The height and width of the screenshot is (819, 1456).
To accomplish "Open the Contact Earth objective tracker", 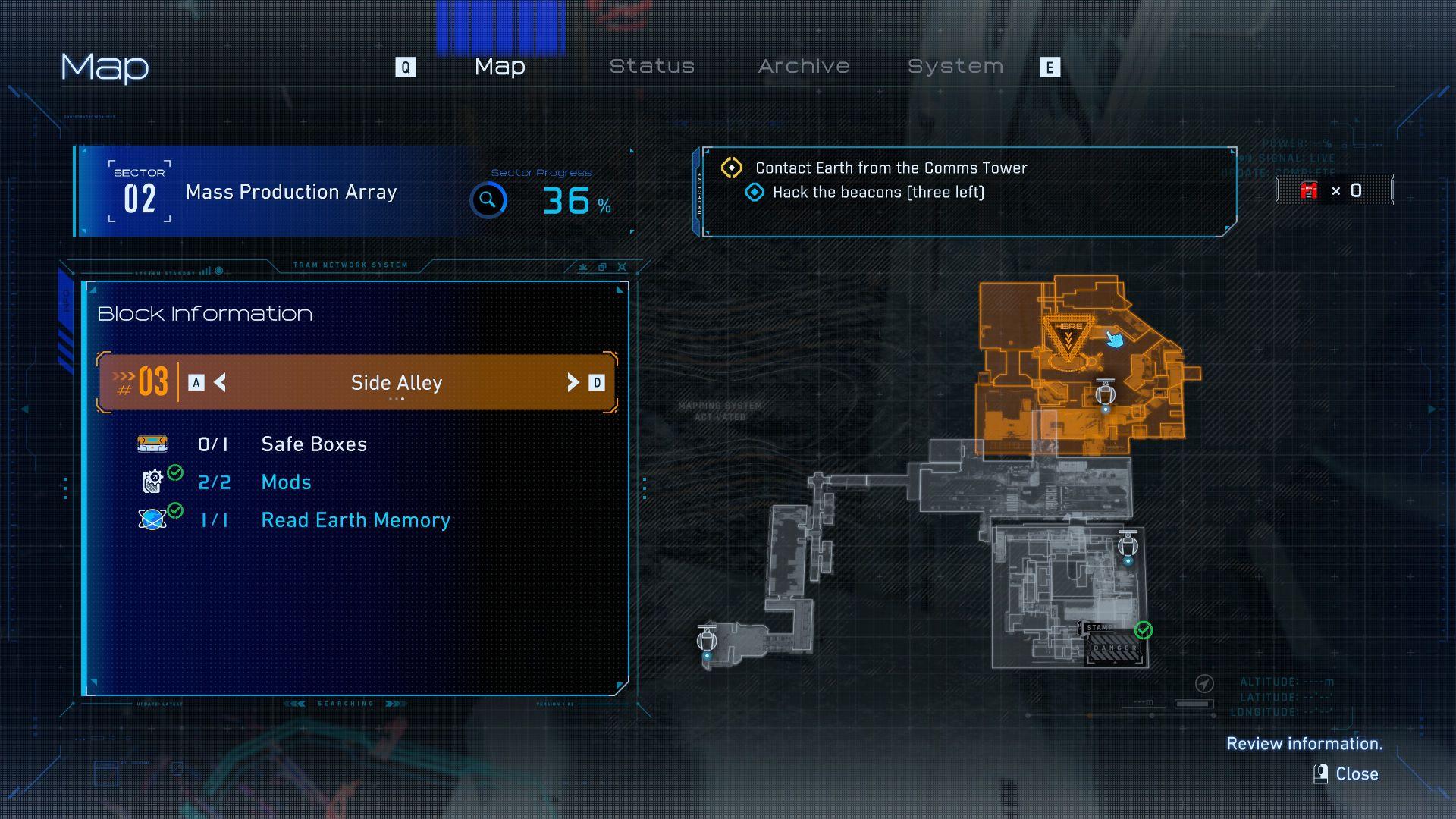I will click(x=890, y=168).
